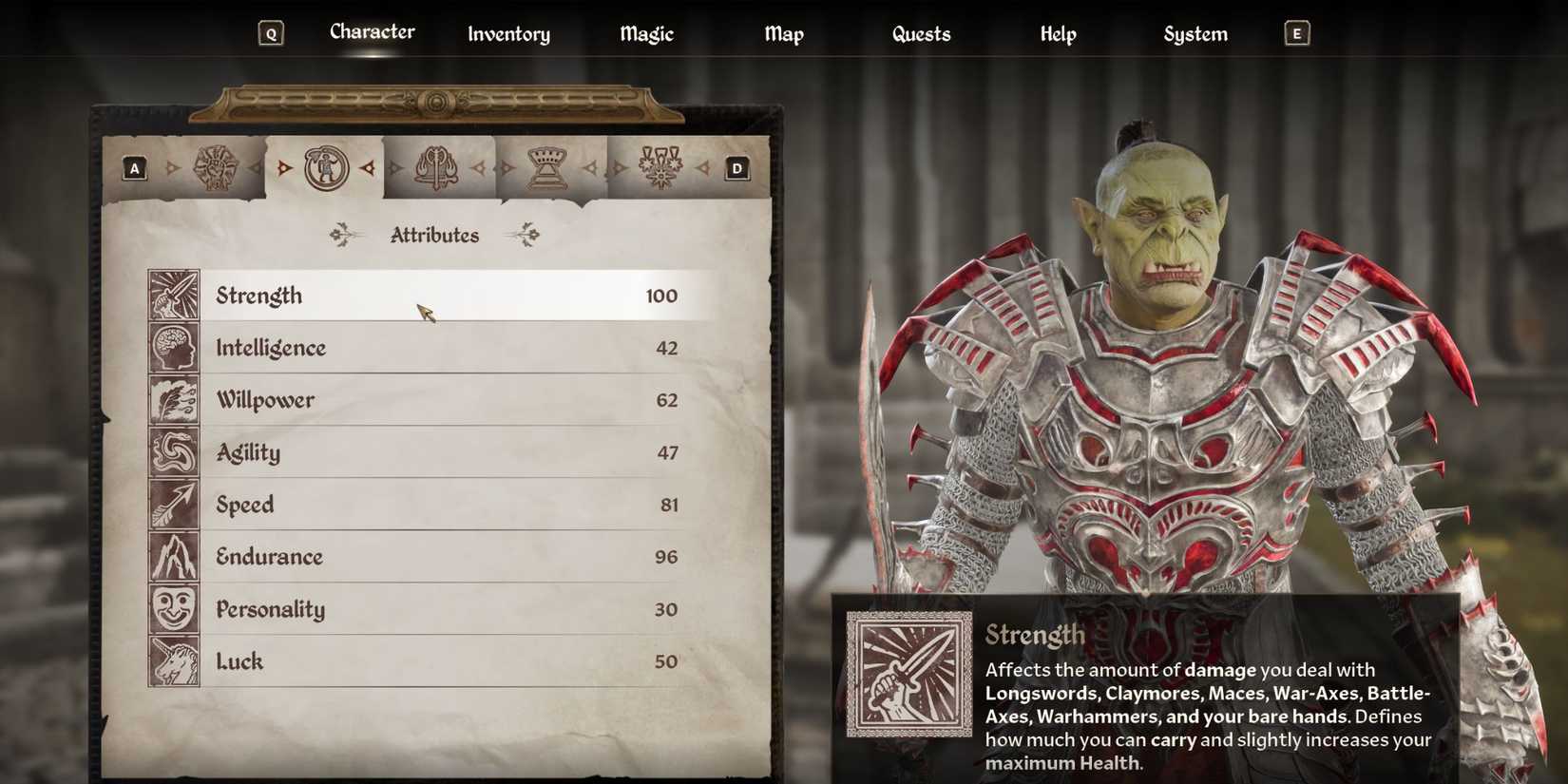Click the Luck unicorn icon
1568x784 pixels.
tap(173, 661)
